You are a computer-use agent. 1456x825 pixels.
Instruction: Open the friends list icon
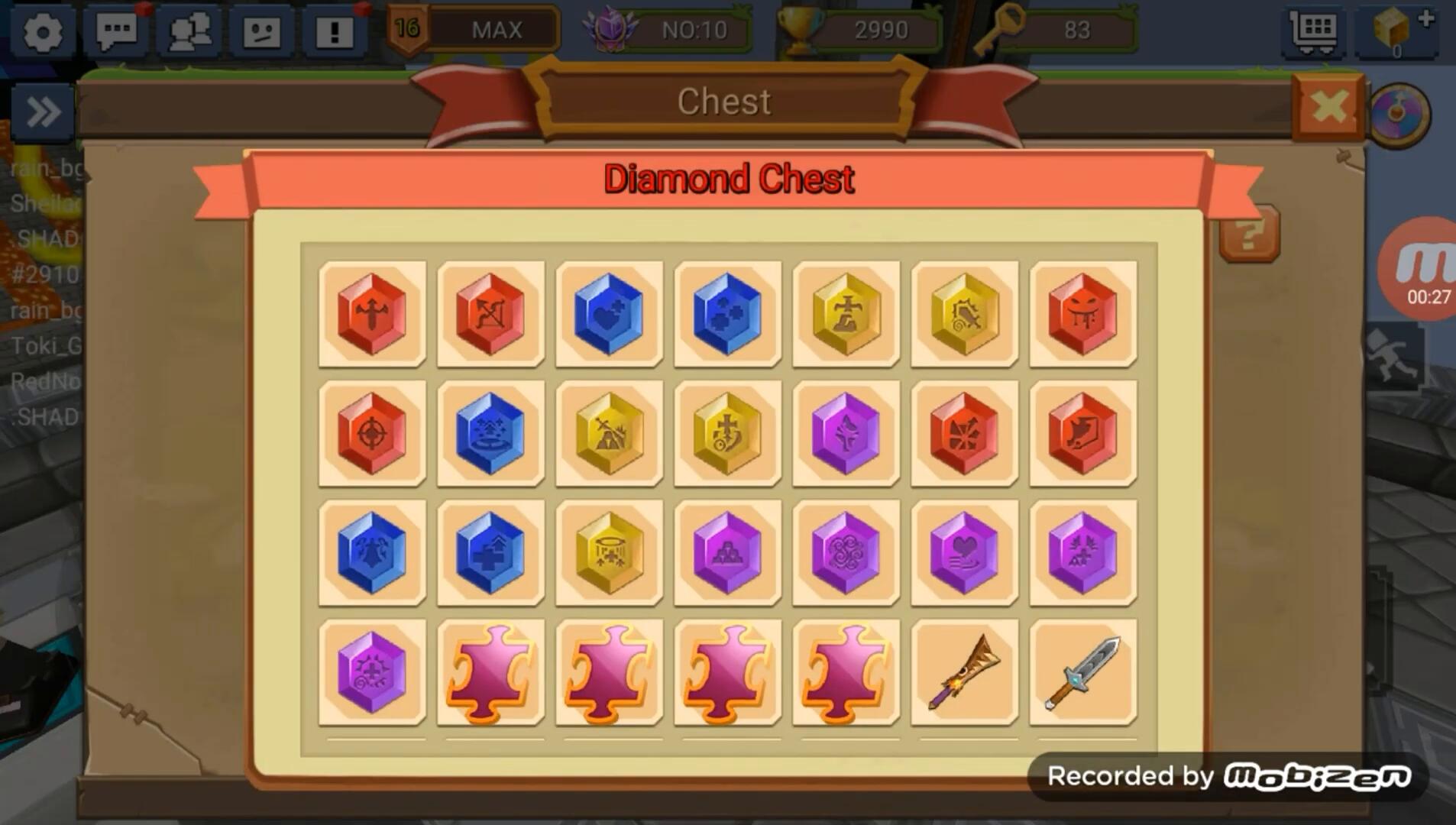[189, 31]
